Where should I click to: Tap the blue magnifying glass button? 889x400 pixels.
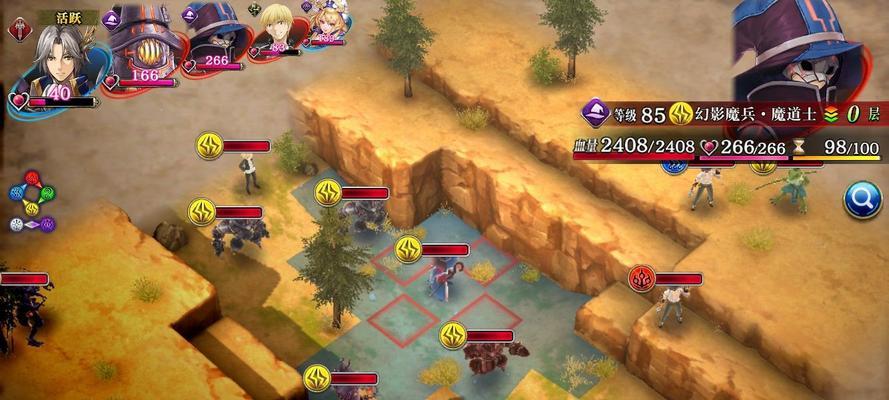point(862,200)
